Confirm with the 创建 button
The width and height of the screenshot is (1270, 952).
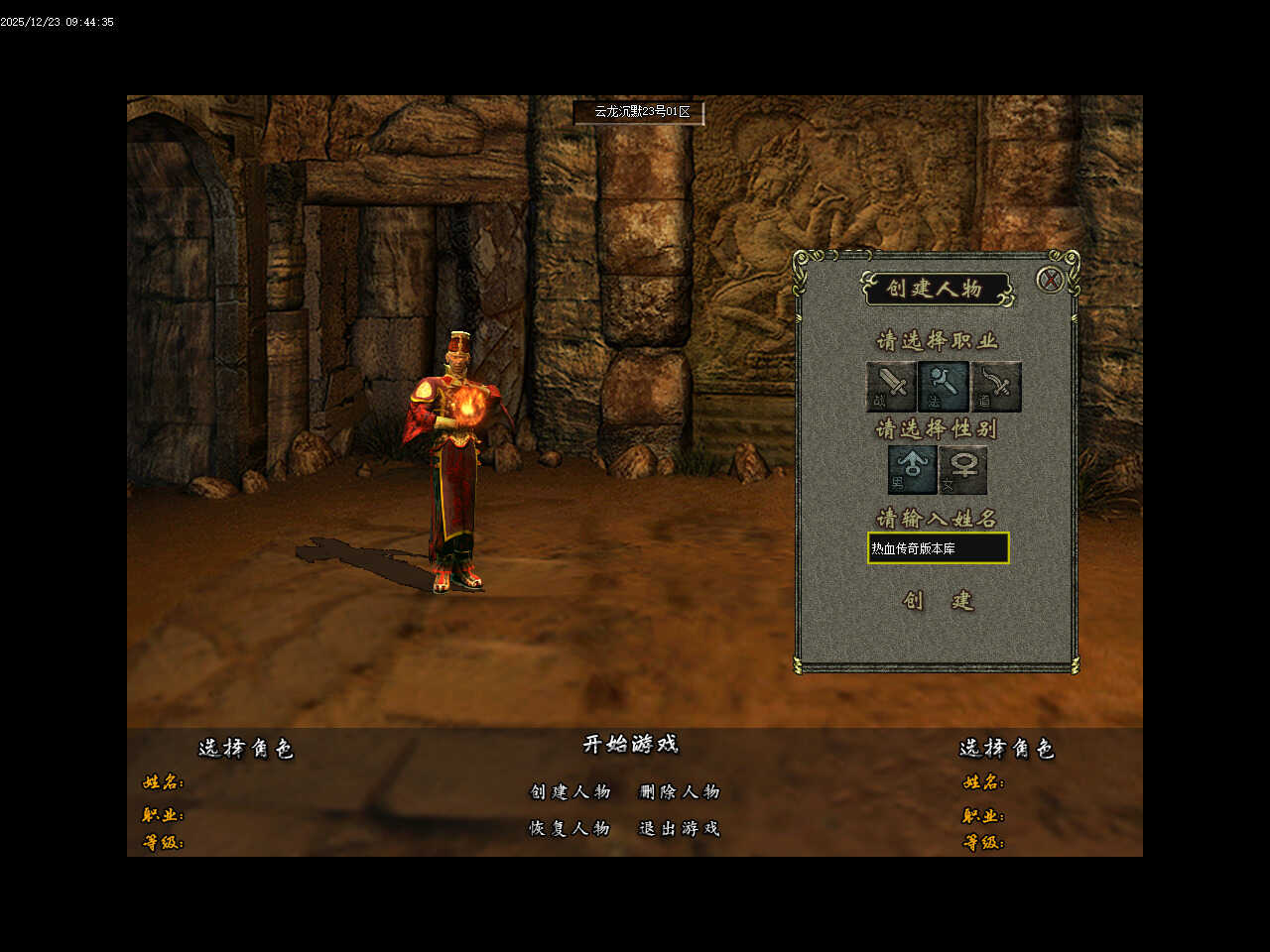tap(938, 600)
